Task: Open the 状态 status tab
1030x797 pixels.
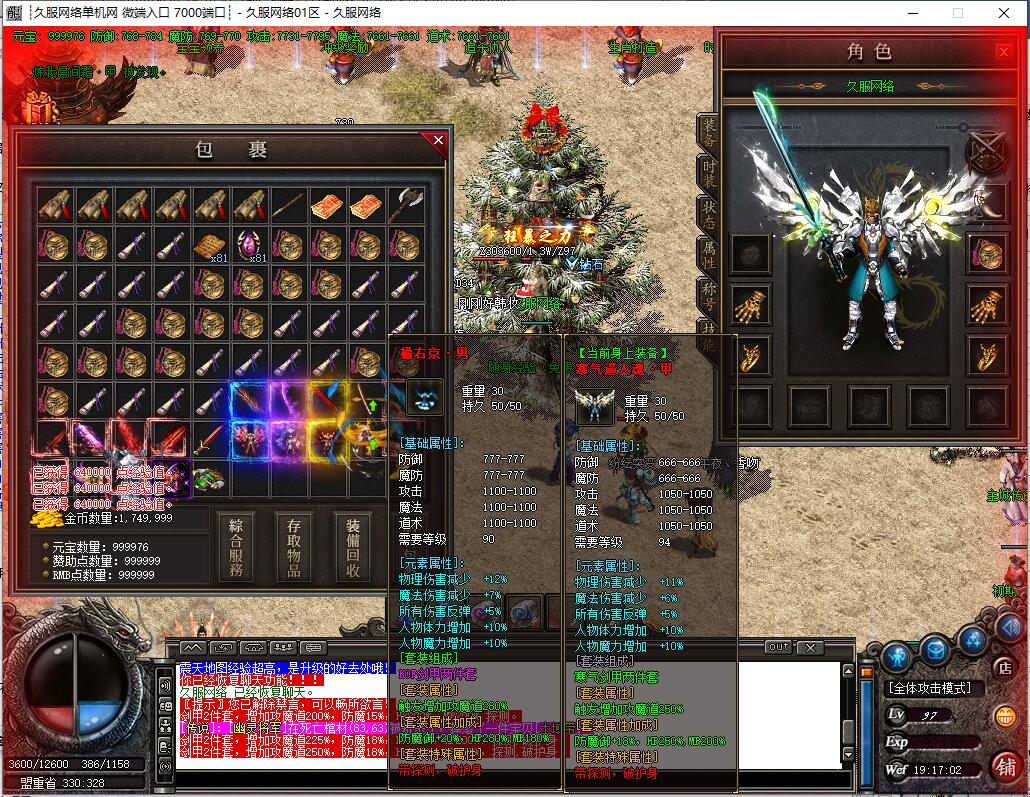Action: coord(708,216)
